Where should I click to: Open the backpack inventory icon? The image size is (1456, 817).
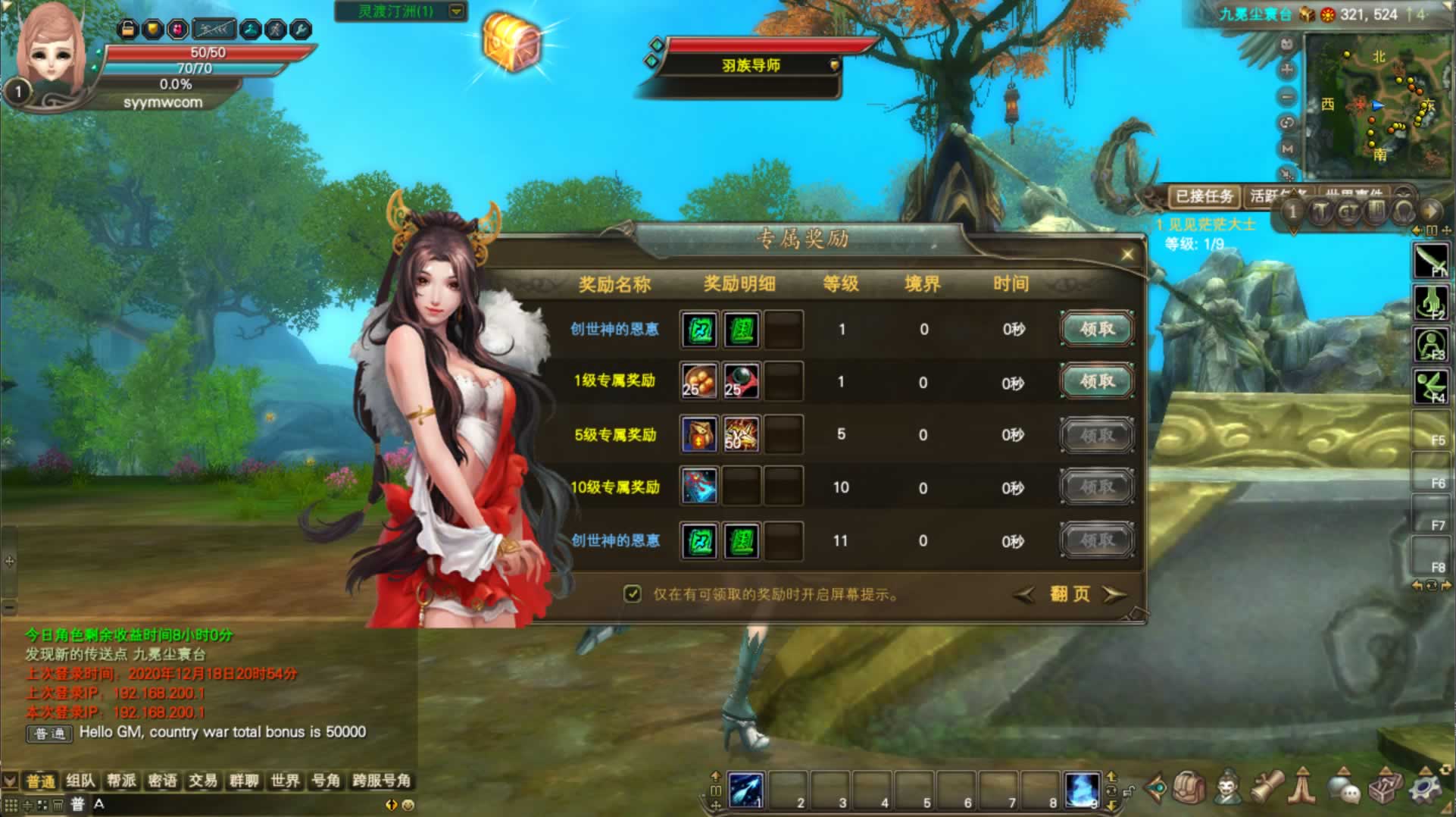tap(1189, 789)
